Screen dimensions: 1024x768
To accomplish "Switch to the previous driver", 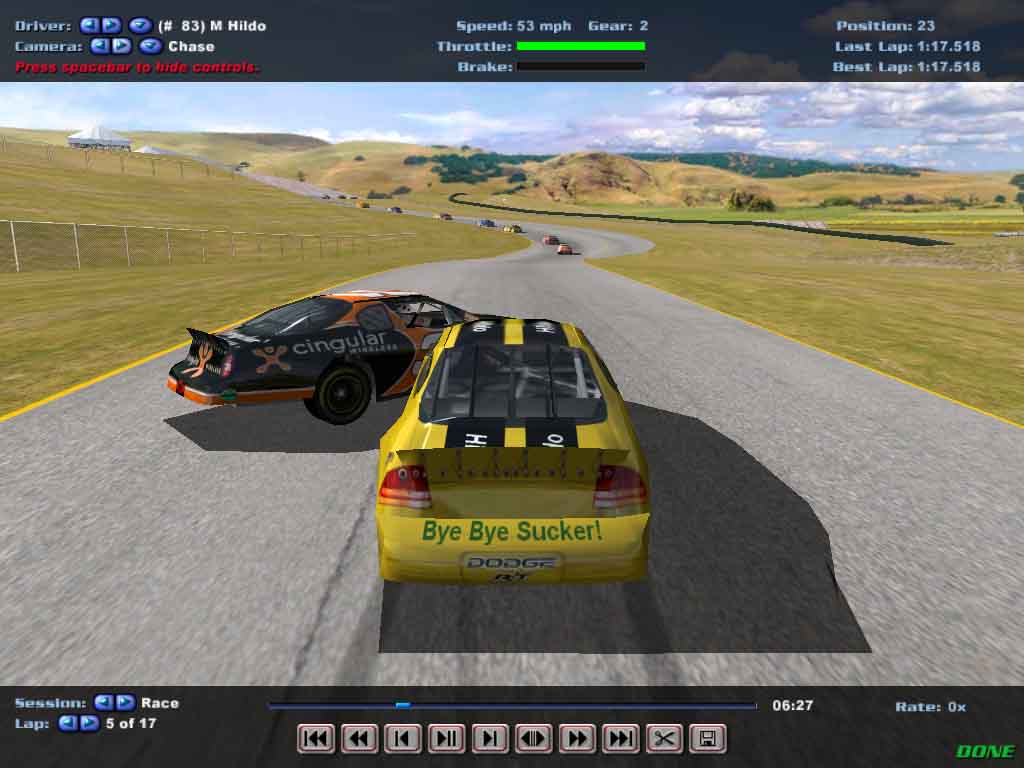I will pos(89,25).
